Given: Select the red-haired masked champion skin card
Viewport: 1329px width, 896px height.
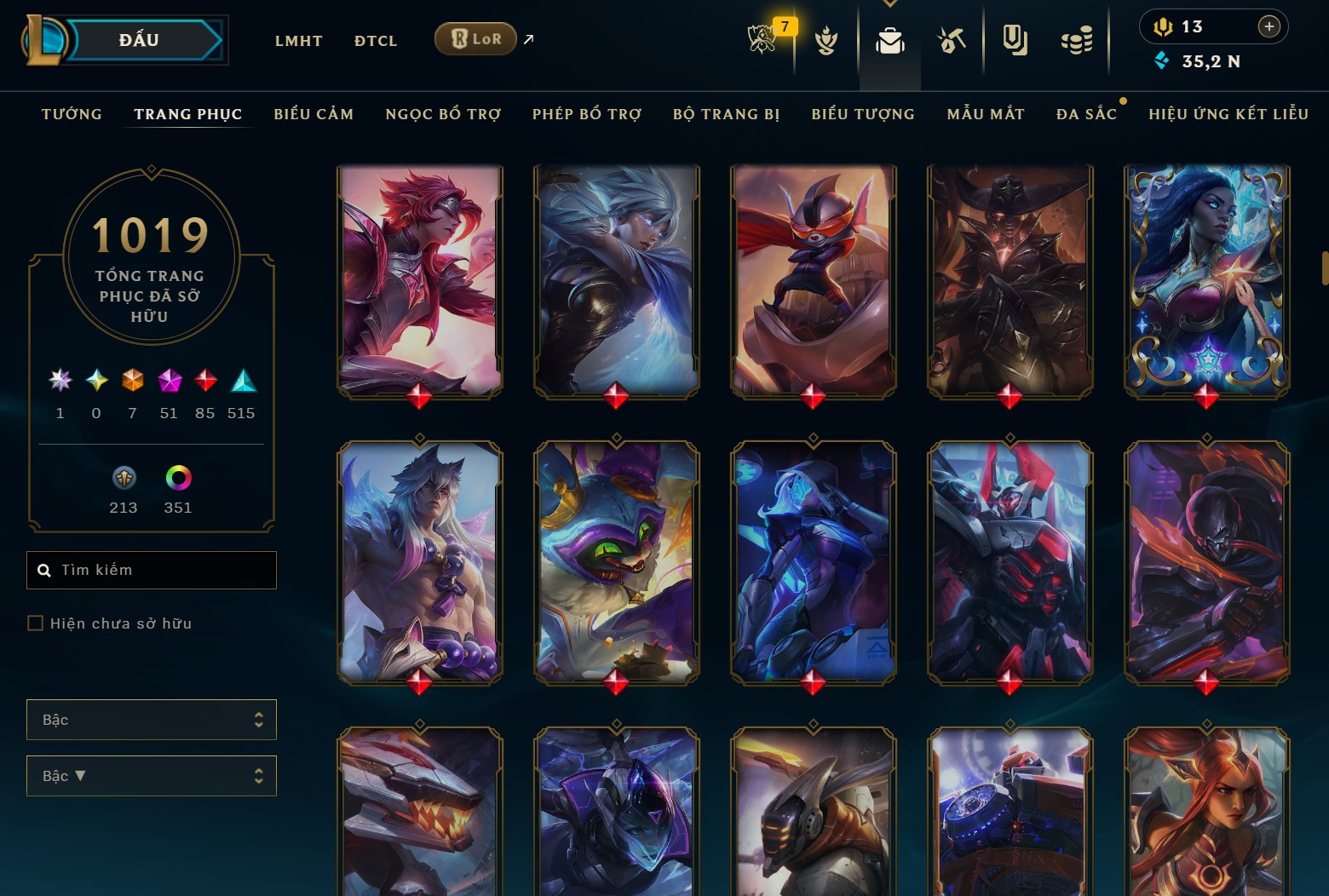Looking at the screenshot, I should (419, 281).
